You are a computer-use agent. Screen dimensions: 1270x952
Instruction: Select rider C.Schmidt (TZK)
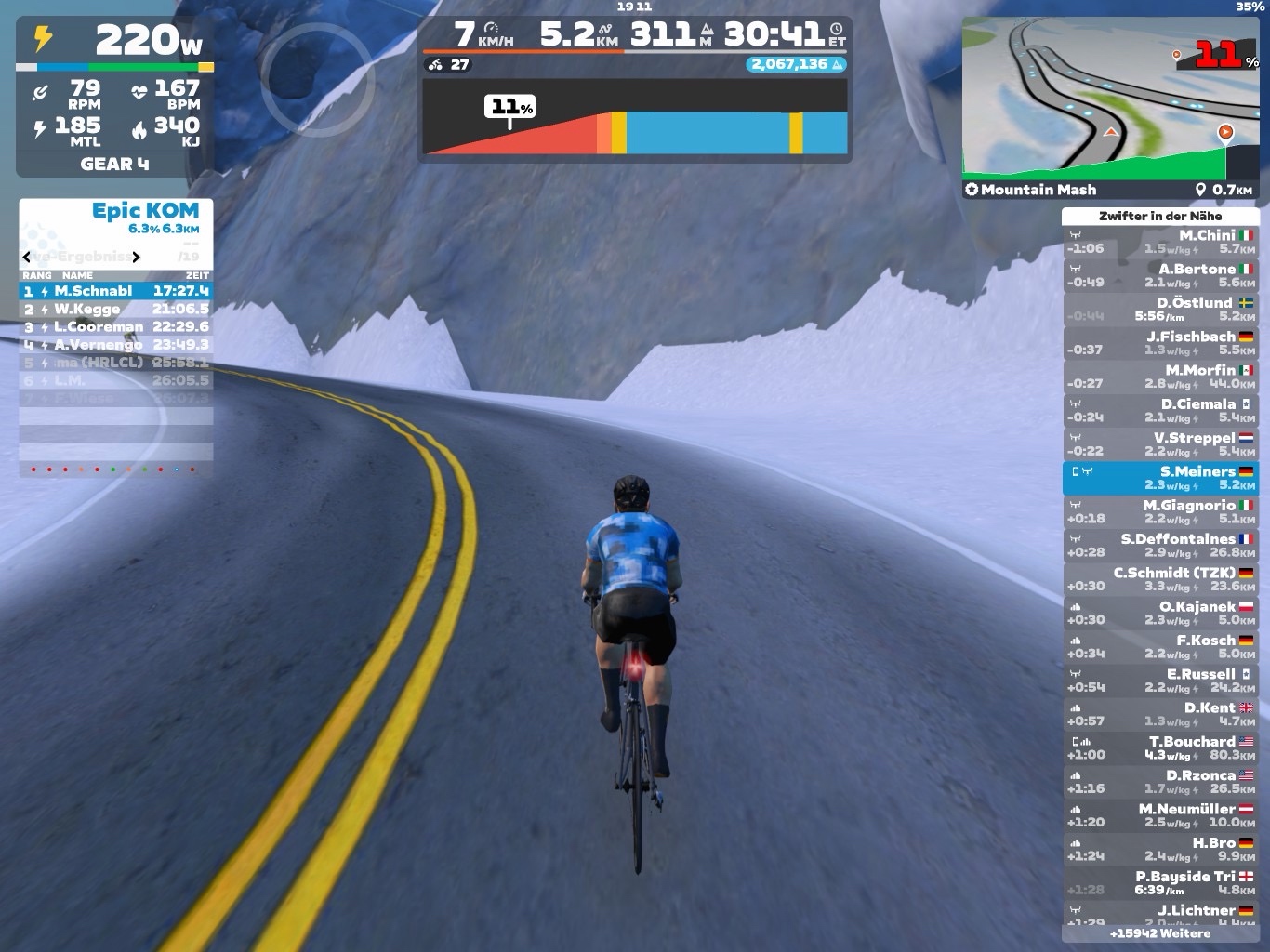[1160, 579]
